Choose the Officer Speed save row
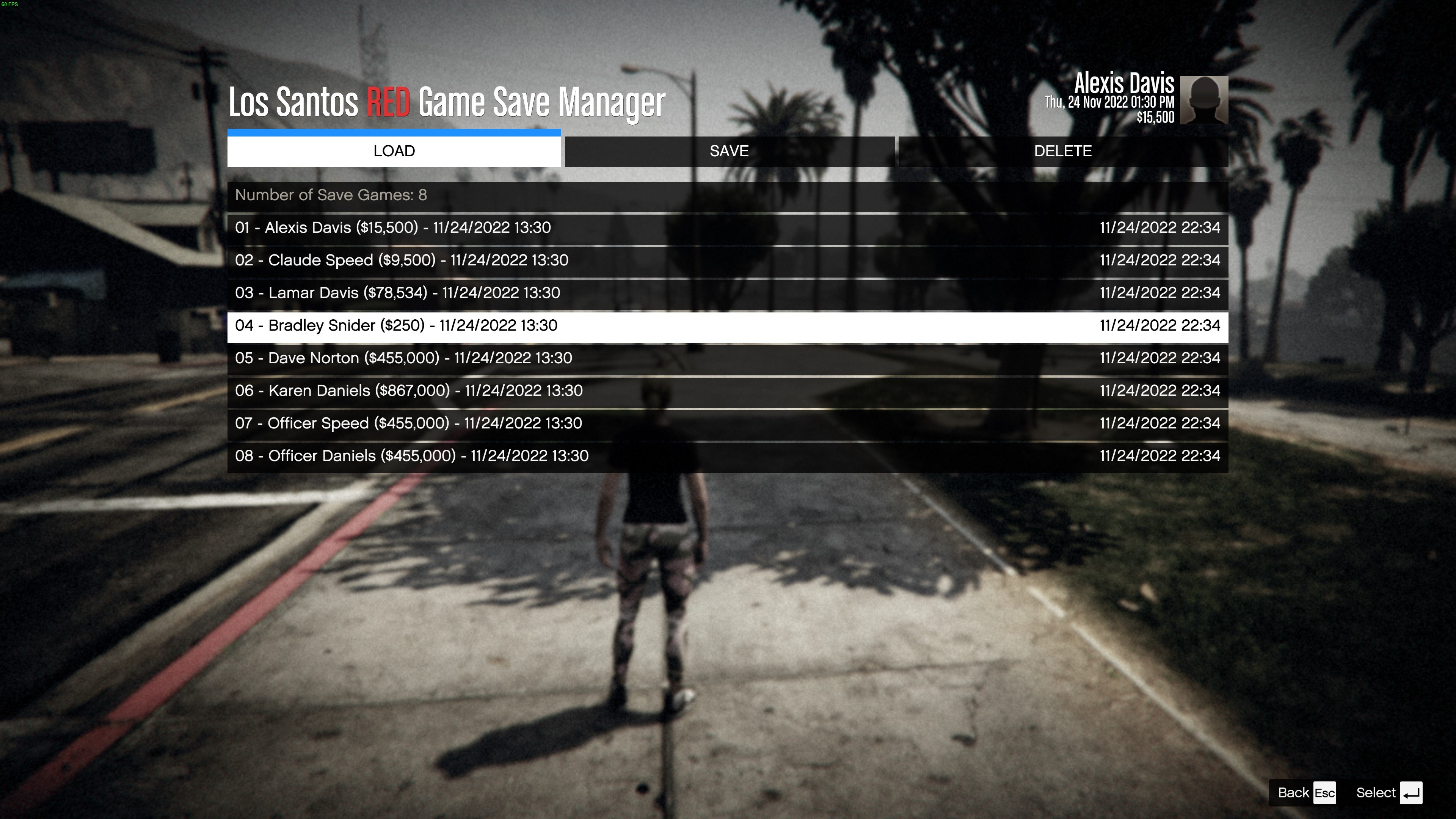1456x819 pixels. (x=728, y=424)
